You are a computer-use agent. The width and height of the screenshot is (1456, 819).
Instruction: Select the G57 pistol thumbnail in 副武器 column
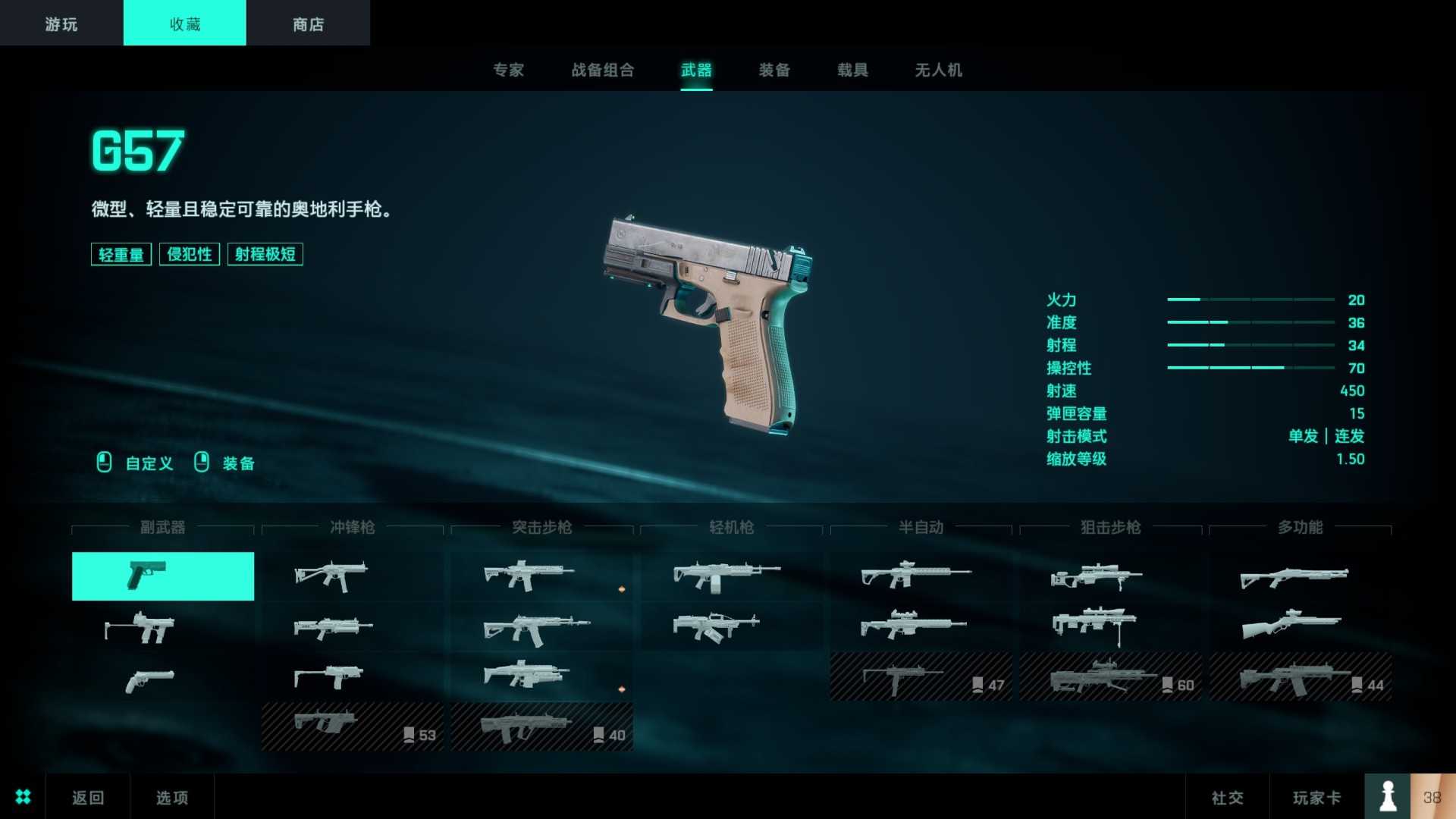click(162, 576)
